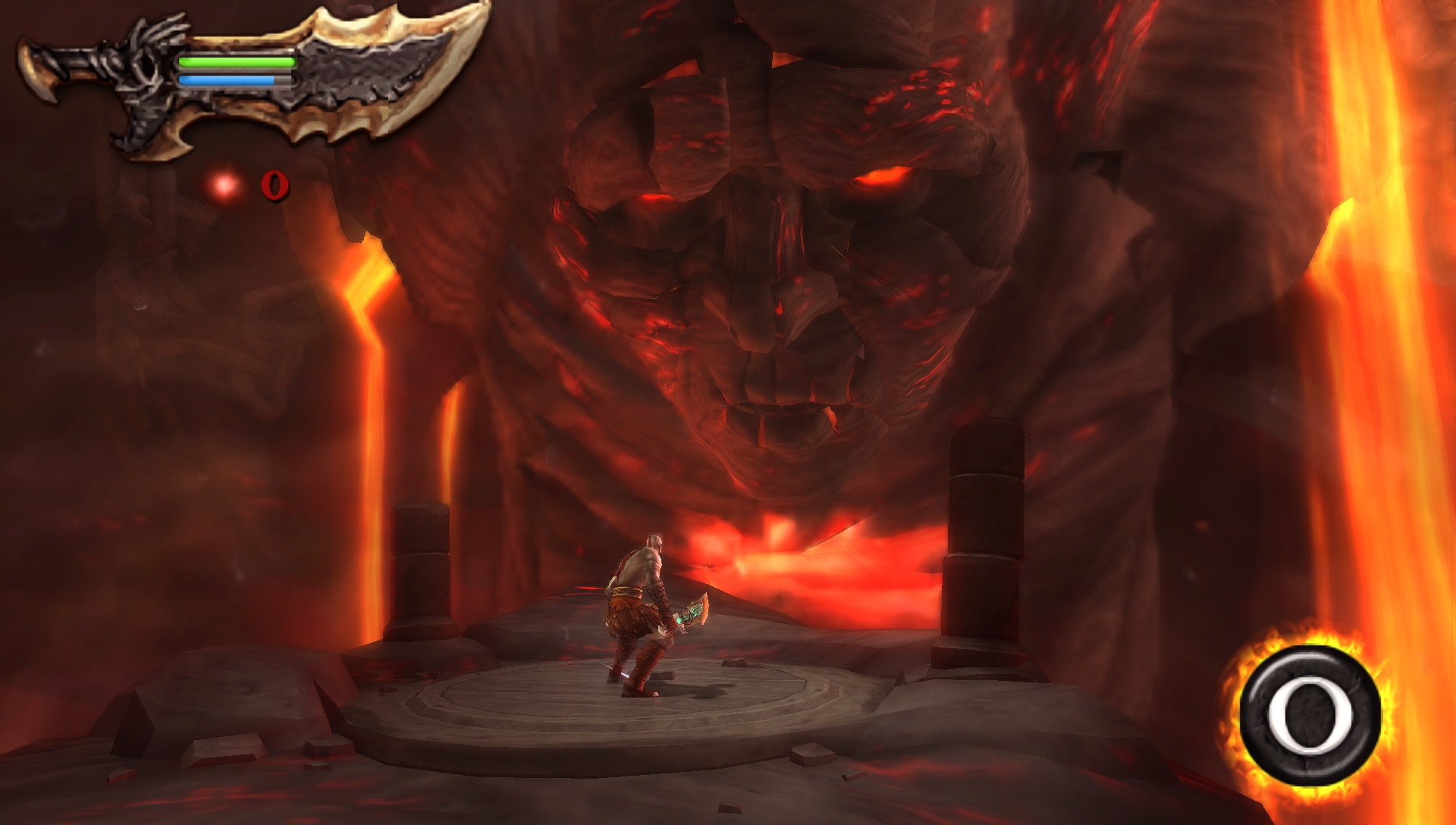The height and width of the screenshot is (825, 1456).
Task: Click the green health bar
Action: (235, 61)
